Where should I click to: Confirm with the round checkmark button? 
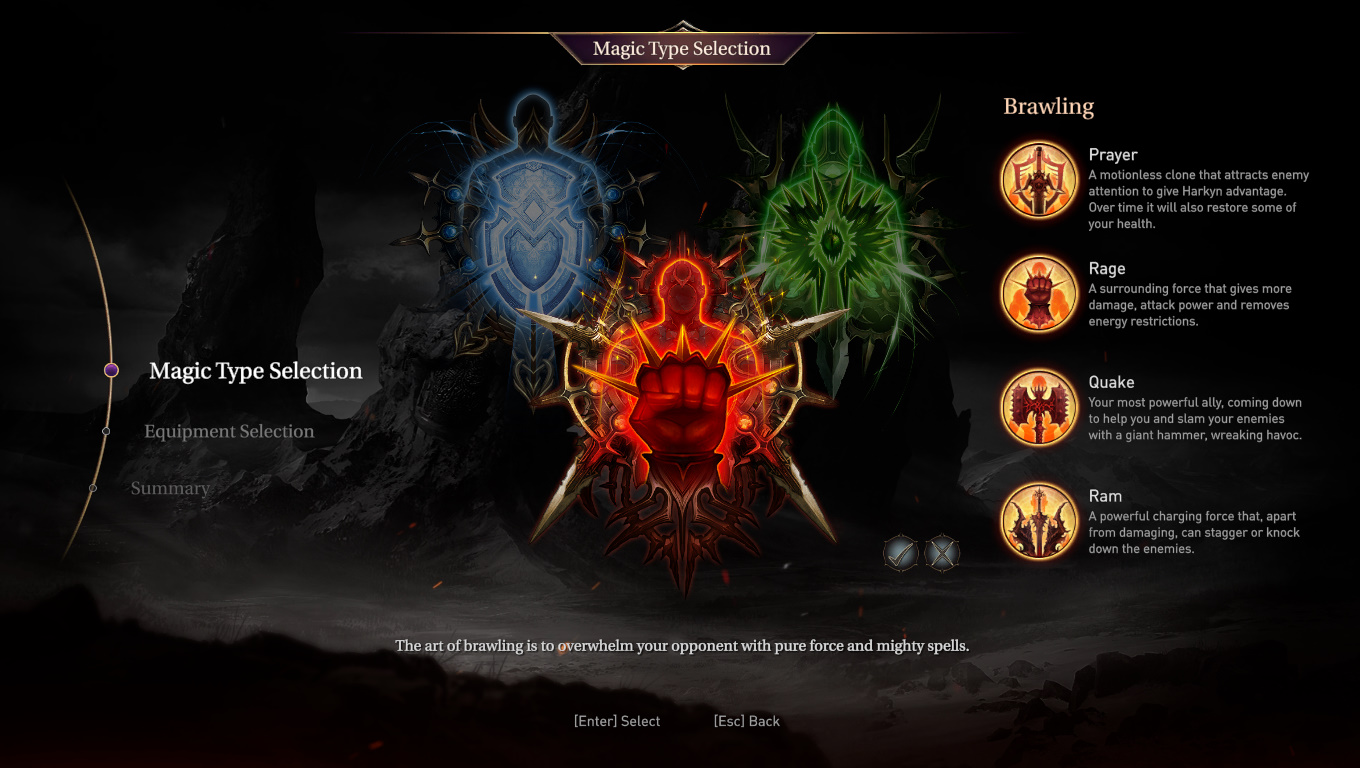coord(901,553)
